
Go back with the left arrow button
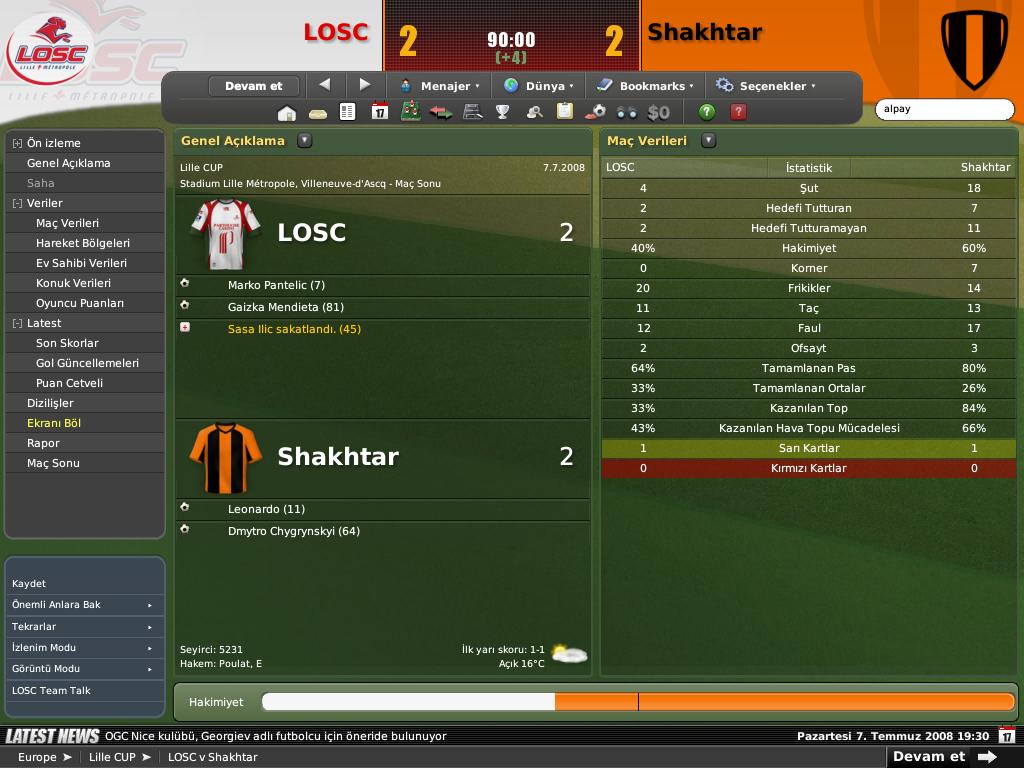click(x=324, y=85)
